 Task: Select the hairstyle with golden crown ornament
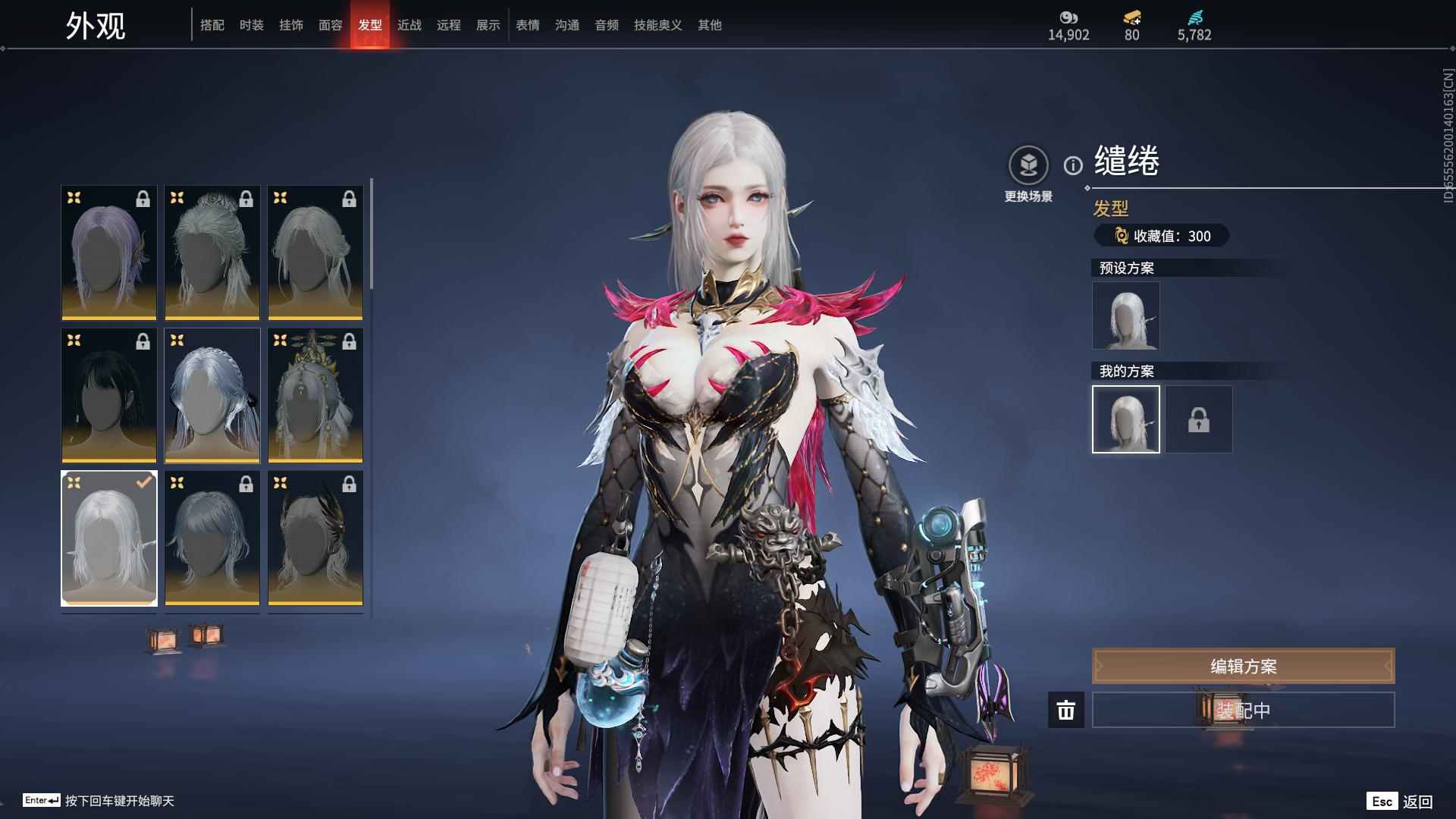pyautogui.click(x=315, y=395)
